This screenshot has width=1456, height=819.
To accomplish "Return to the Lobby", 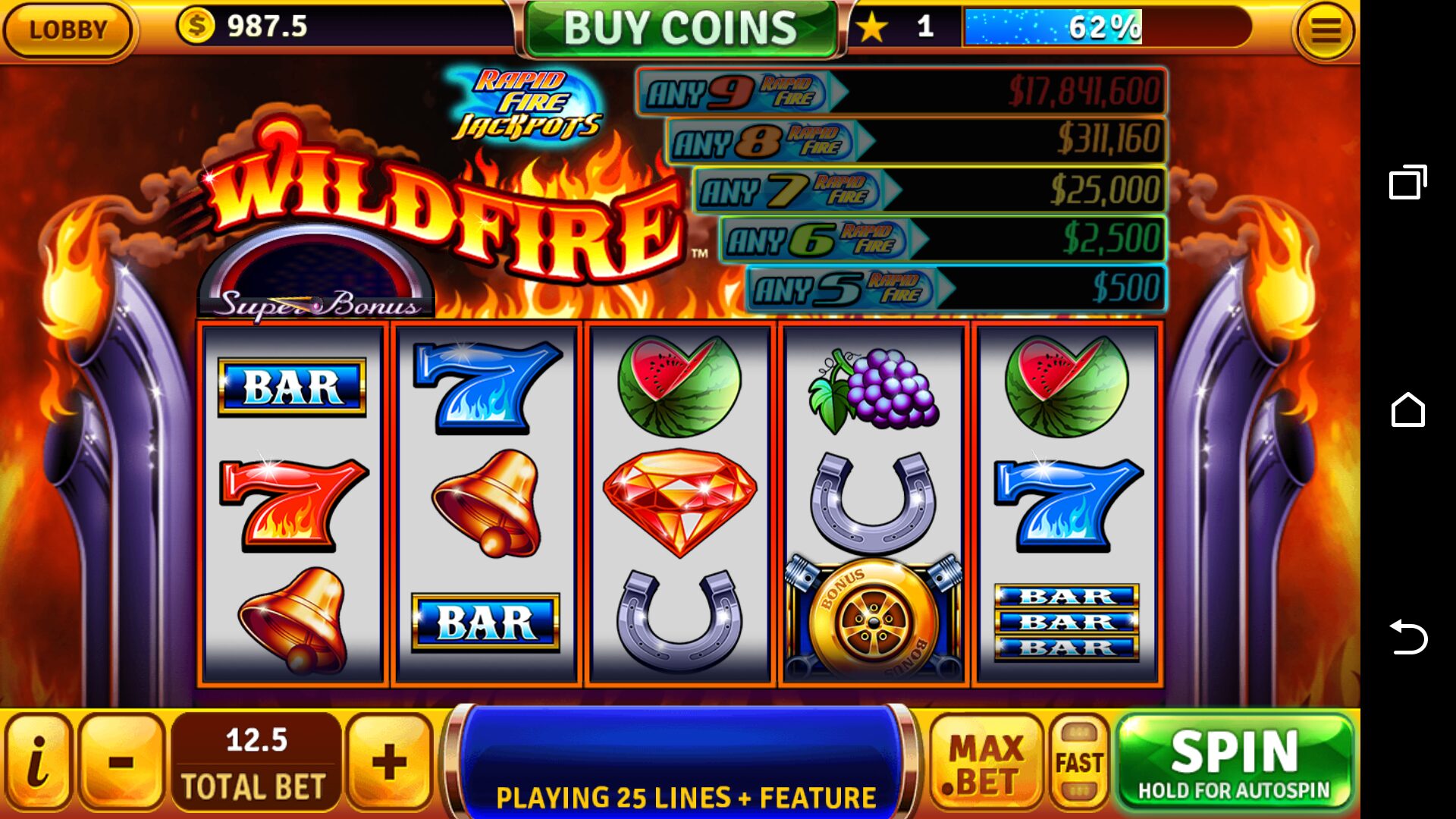I will tap(67, 30).
